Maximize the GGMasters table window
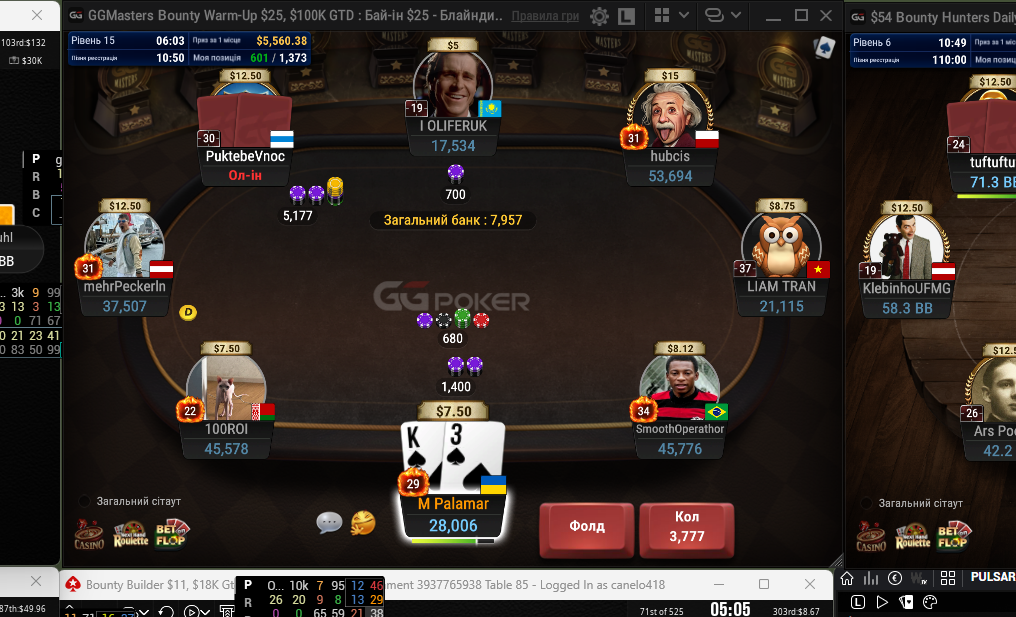The height and width of the screenshot is (617, 1016). [801, 16]
